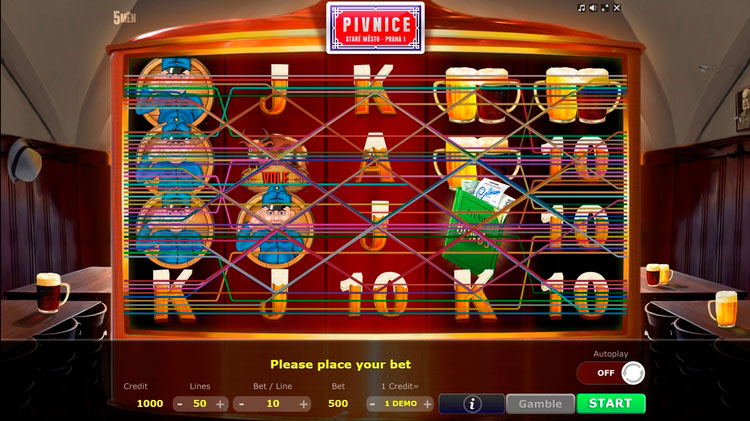
Task: Lower the credit value below 1 DEMO
Action: [x=373, y=404]
